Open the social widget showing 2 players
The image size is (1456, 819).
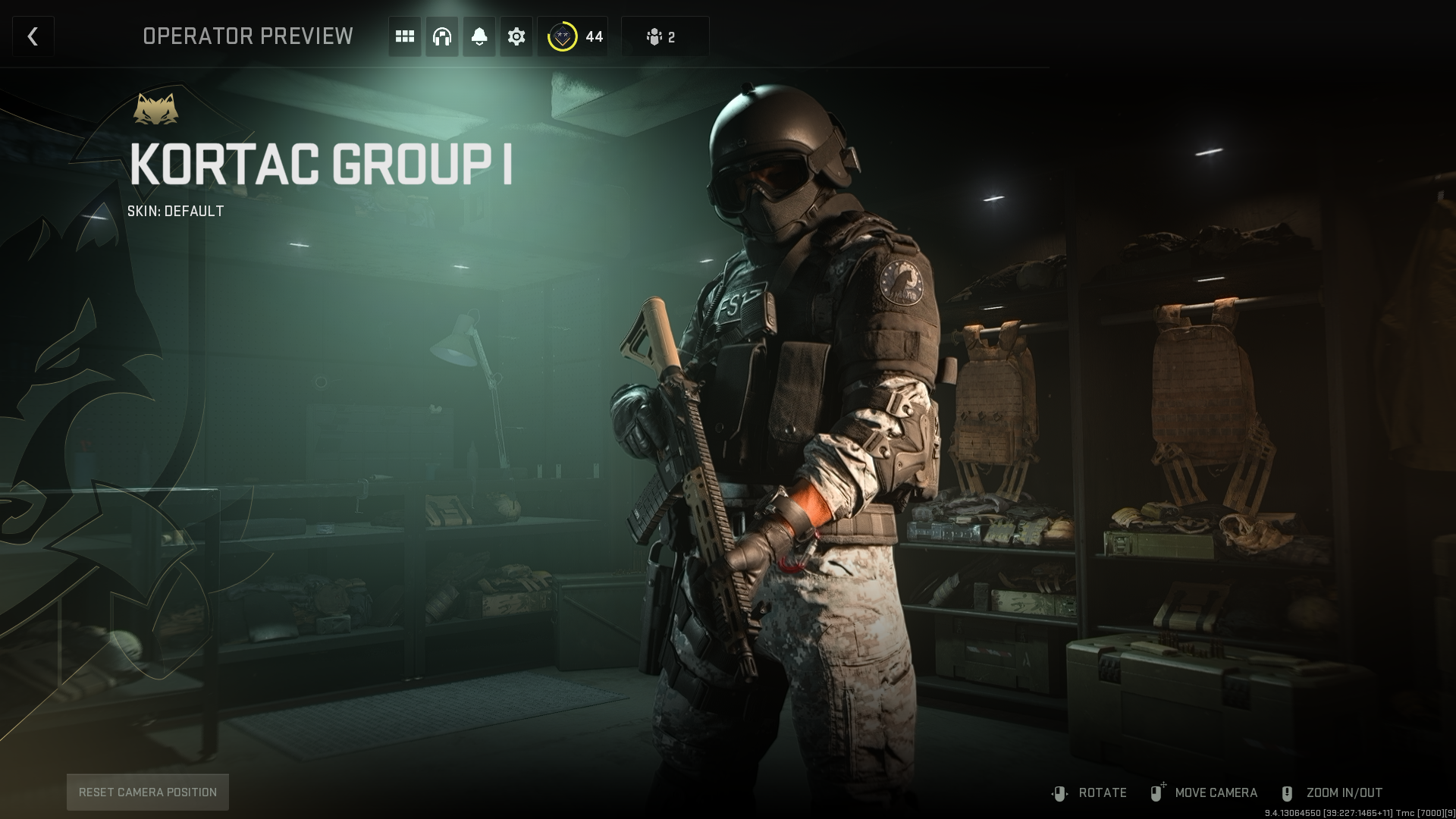pos(664,36)
